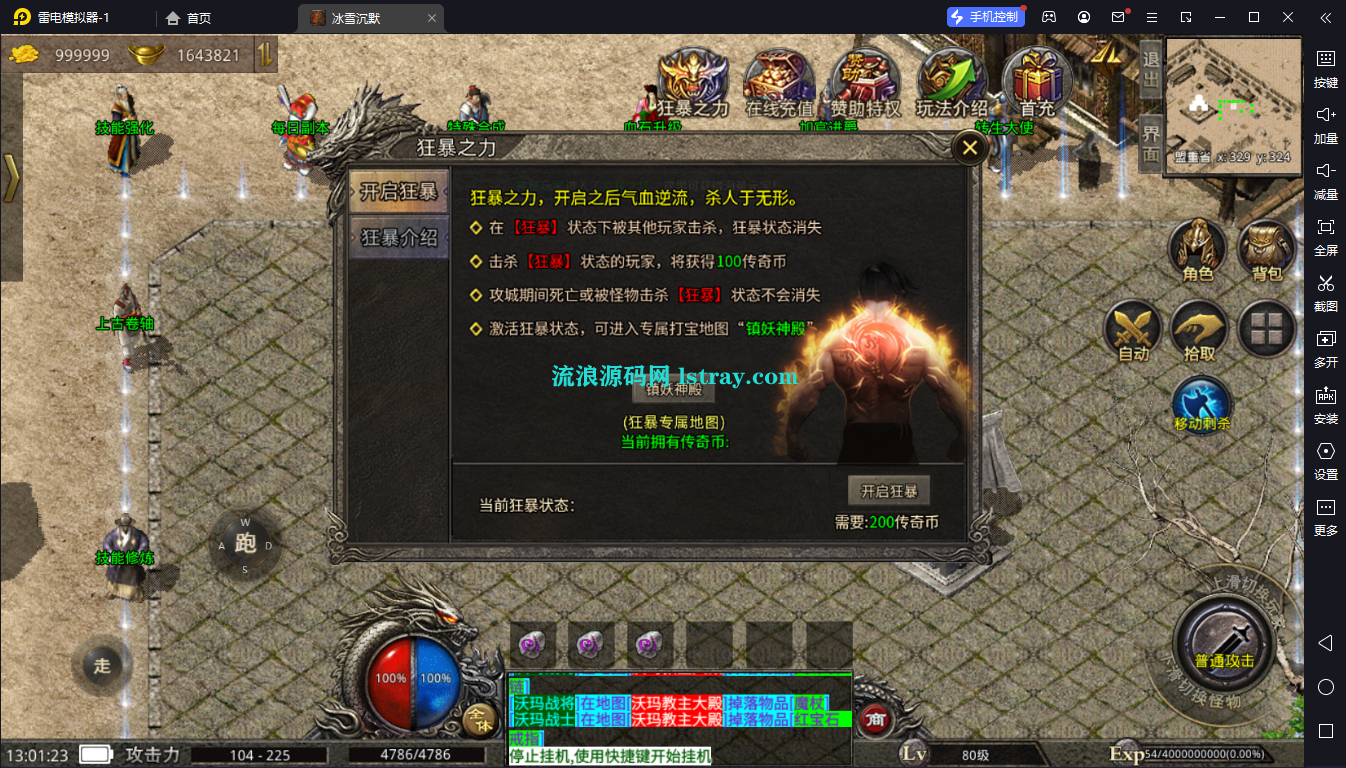This screenshot has height=768, width=1346.
Task: Open the minimap
Action: tap(1231, 100)
